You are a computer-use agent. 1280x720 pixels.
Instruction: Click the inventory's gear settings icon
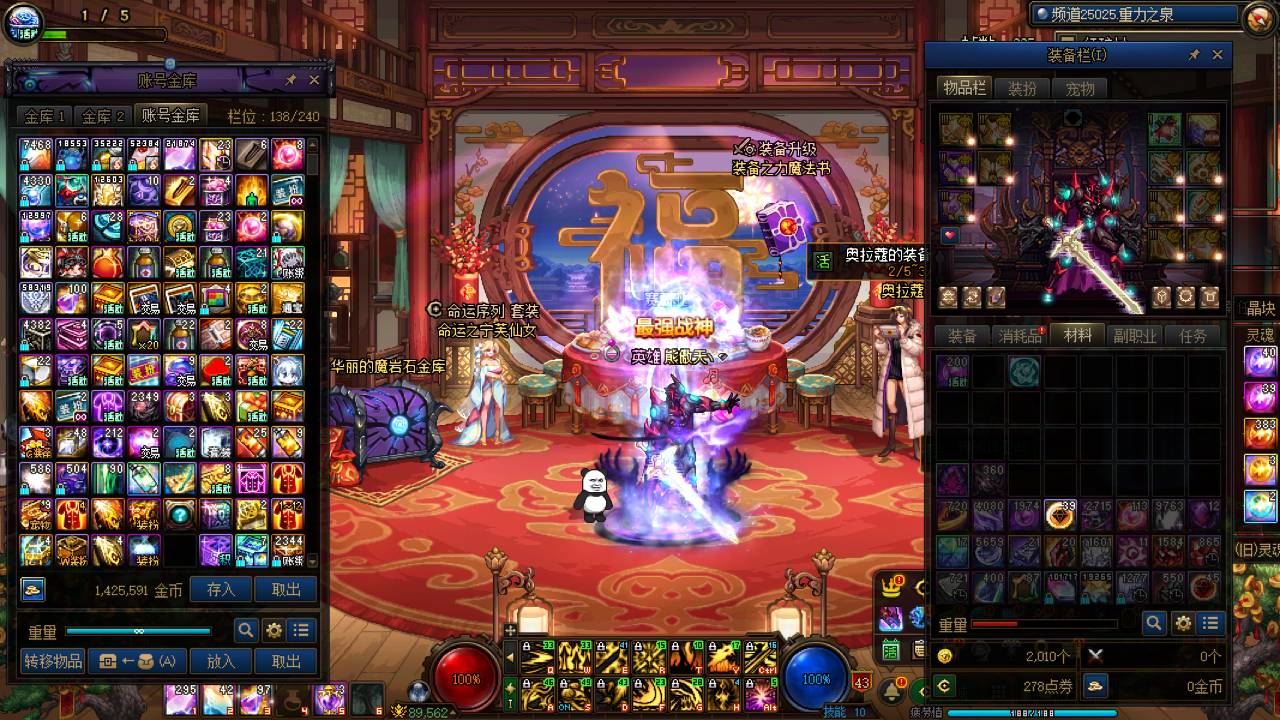click(1184, 624)
